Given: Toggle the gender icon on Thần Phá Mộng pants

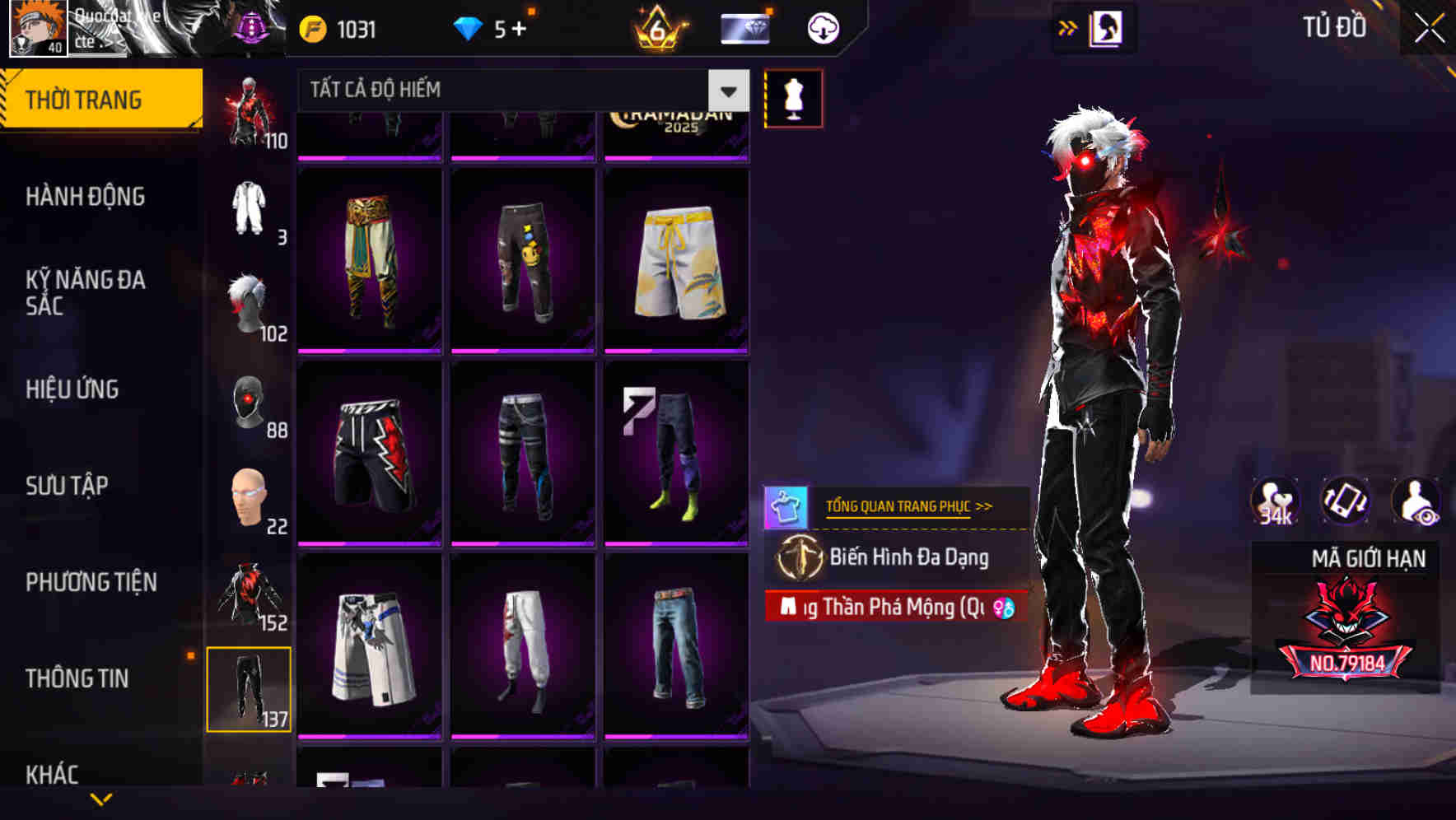Looking at the screenshot, I should 1005,608.
